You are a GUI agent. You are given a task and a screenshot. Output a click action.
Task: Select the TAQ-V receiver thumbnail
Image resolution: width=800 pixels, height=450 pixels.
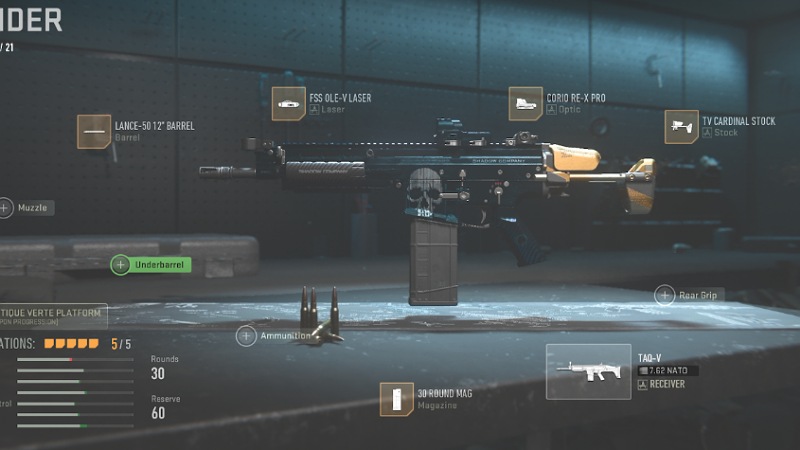(588, 371)
